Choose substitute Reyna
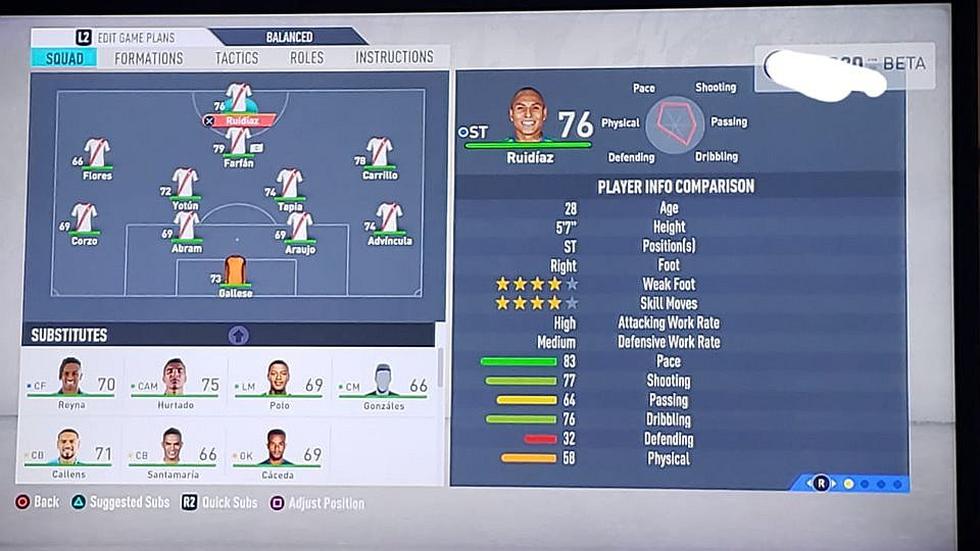The width and height of the screenshot is (980, 551). coord(70,383)
